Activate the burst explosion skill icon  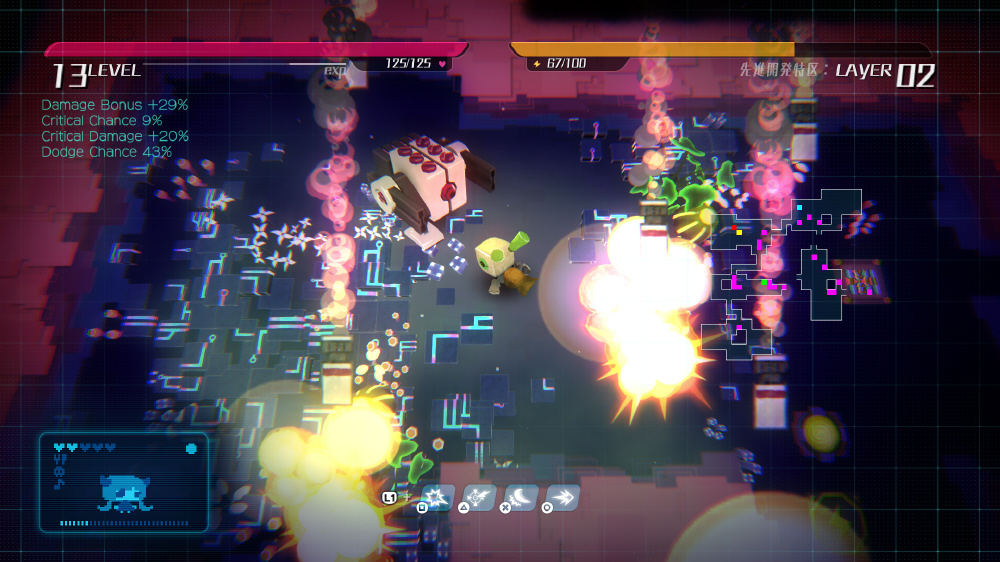[x=437, y=497]
